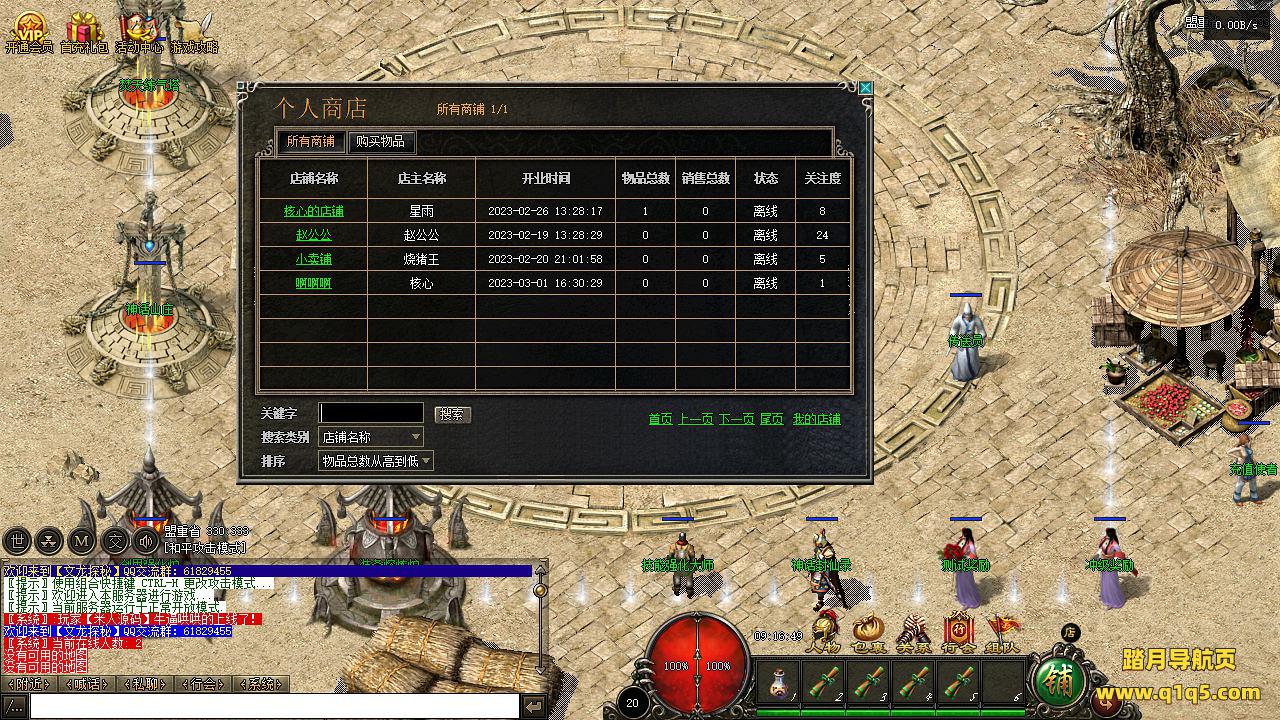Switch to the 购买物品 tab

[x=380, y=142]
